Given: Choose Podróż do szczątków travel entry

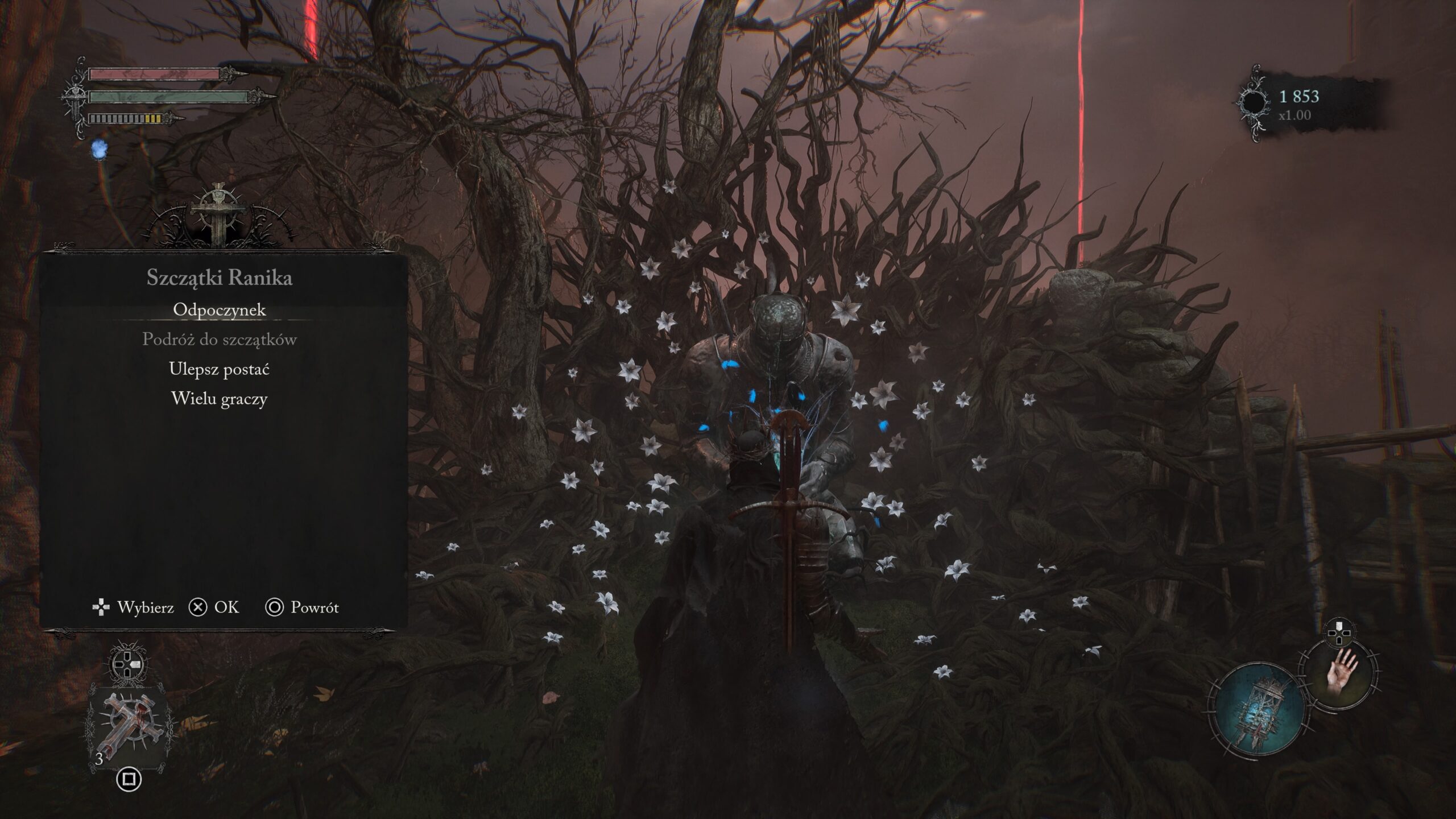Looking at the screenshot, I should (220, 340).
